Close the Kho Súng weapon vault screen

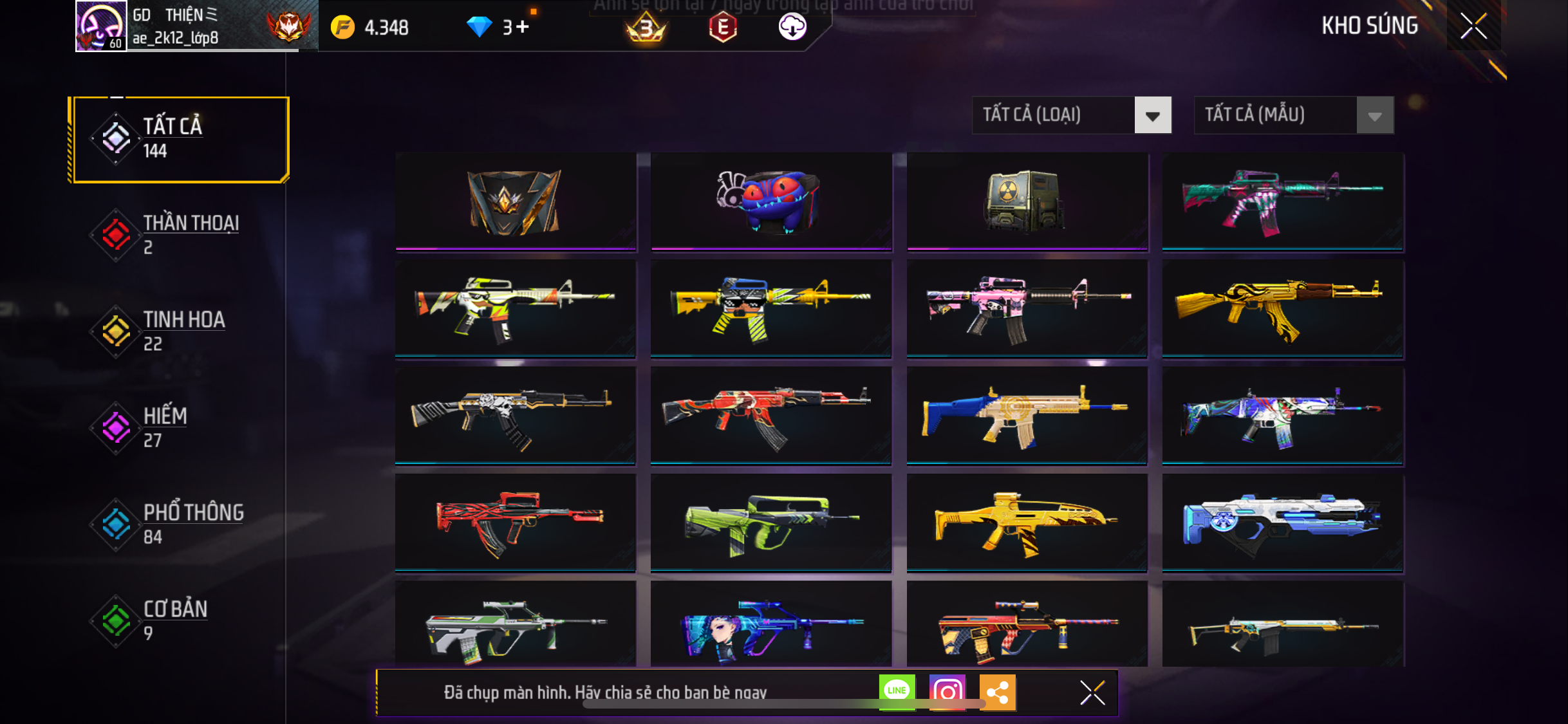tap(1473, 26)
